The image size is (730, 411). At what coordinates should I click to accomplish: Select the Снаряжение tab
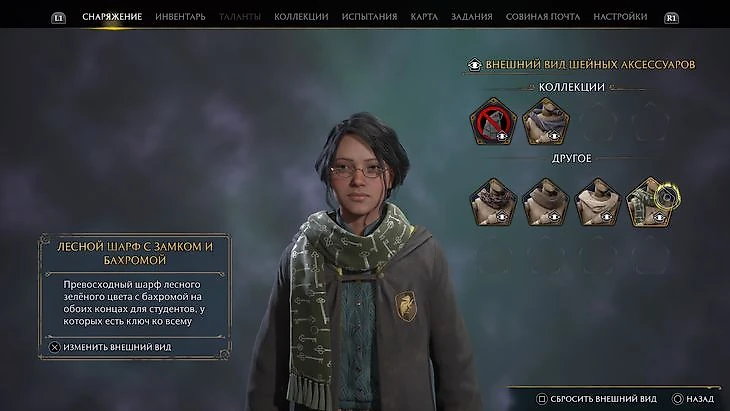[112, 17]
